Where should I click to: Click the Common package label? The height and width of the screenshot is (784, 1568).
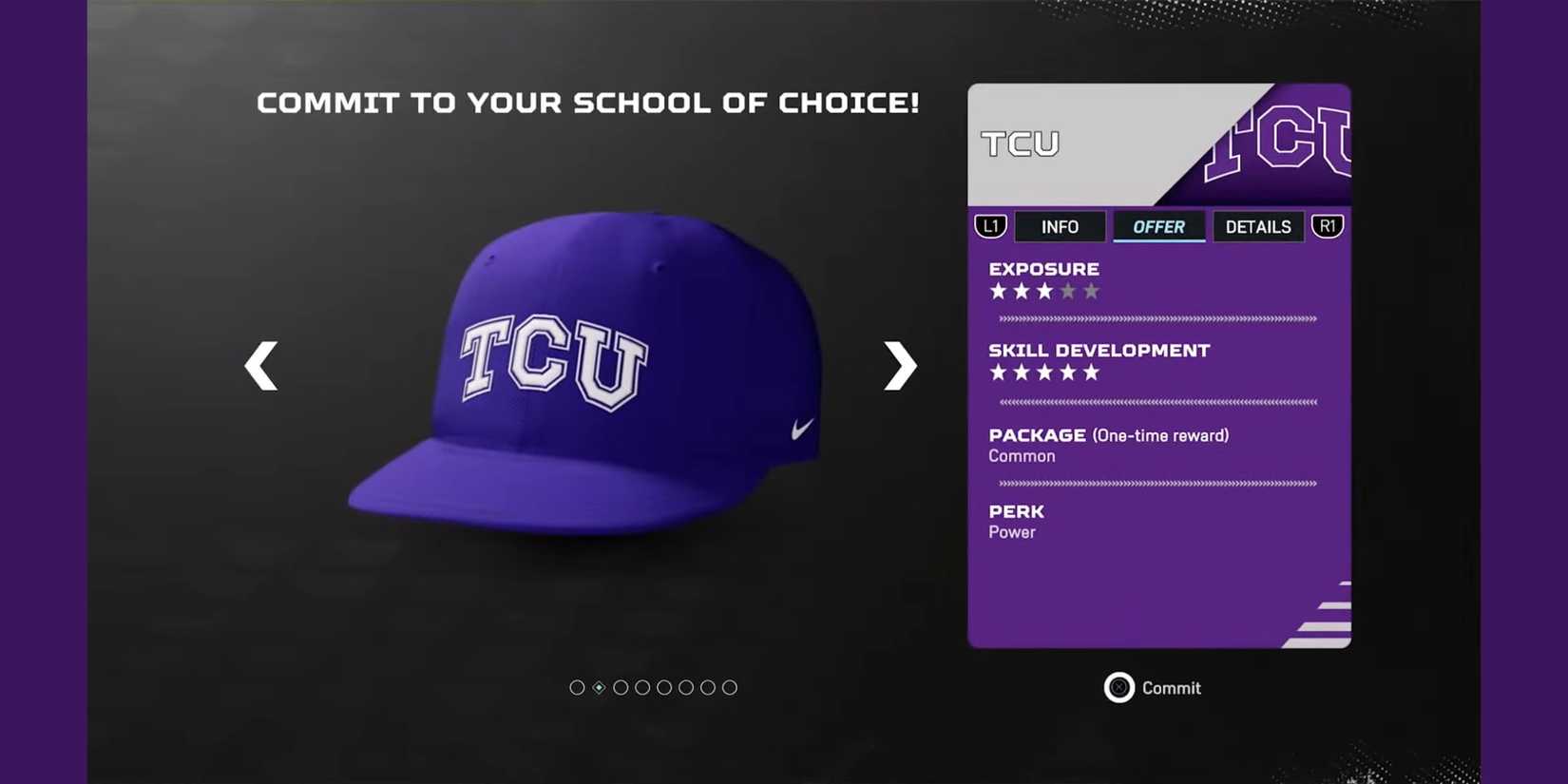point(1021,455)
